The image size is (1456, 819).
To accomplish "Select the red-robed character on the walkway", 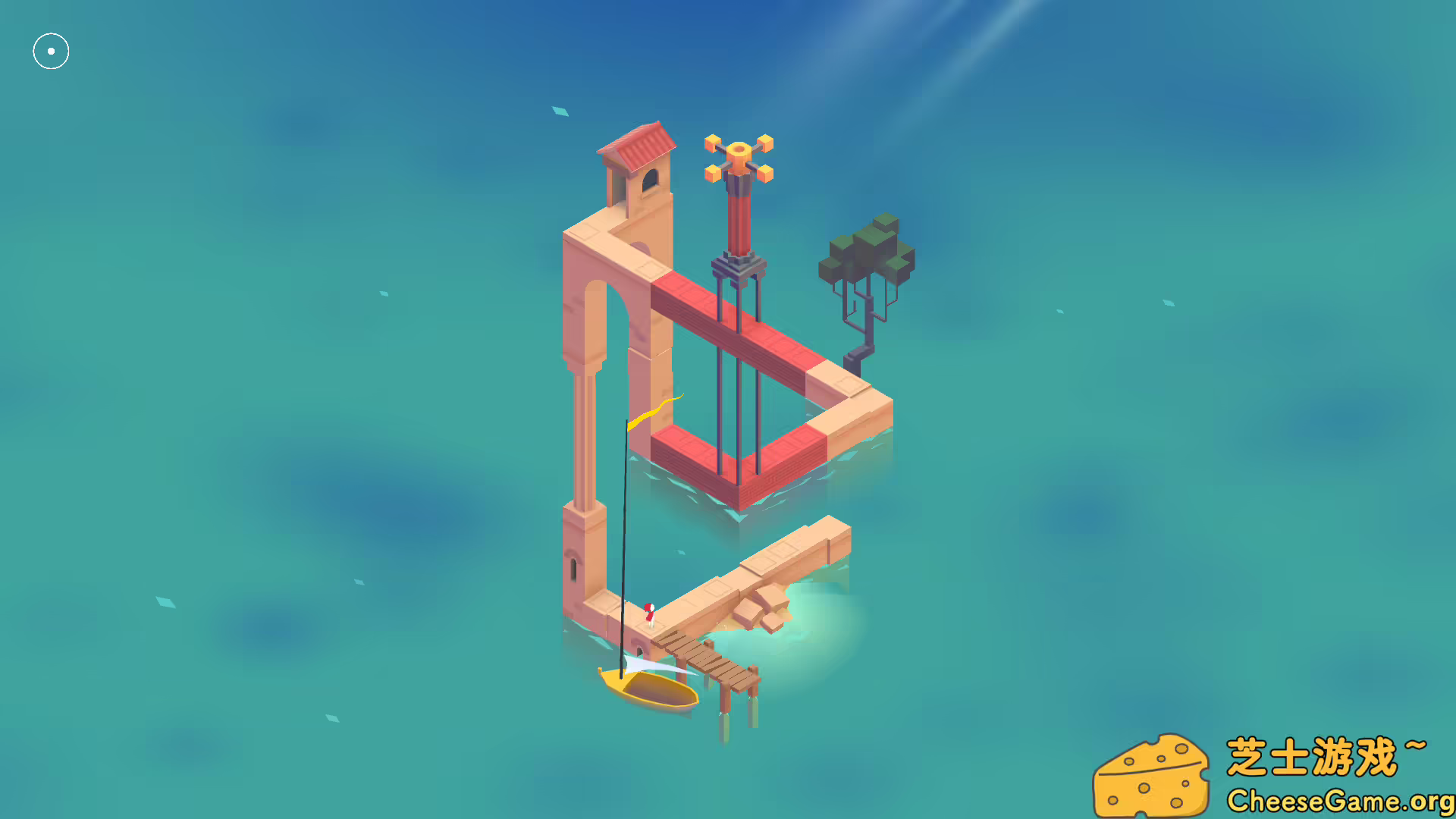I will (648, 614).
